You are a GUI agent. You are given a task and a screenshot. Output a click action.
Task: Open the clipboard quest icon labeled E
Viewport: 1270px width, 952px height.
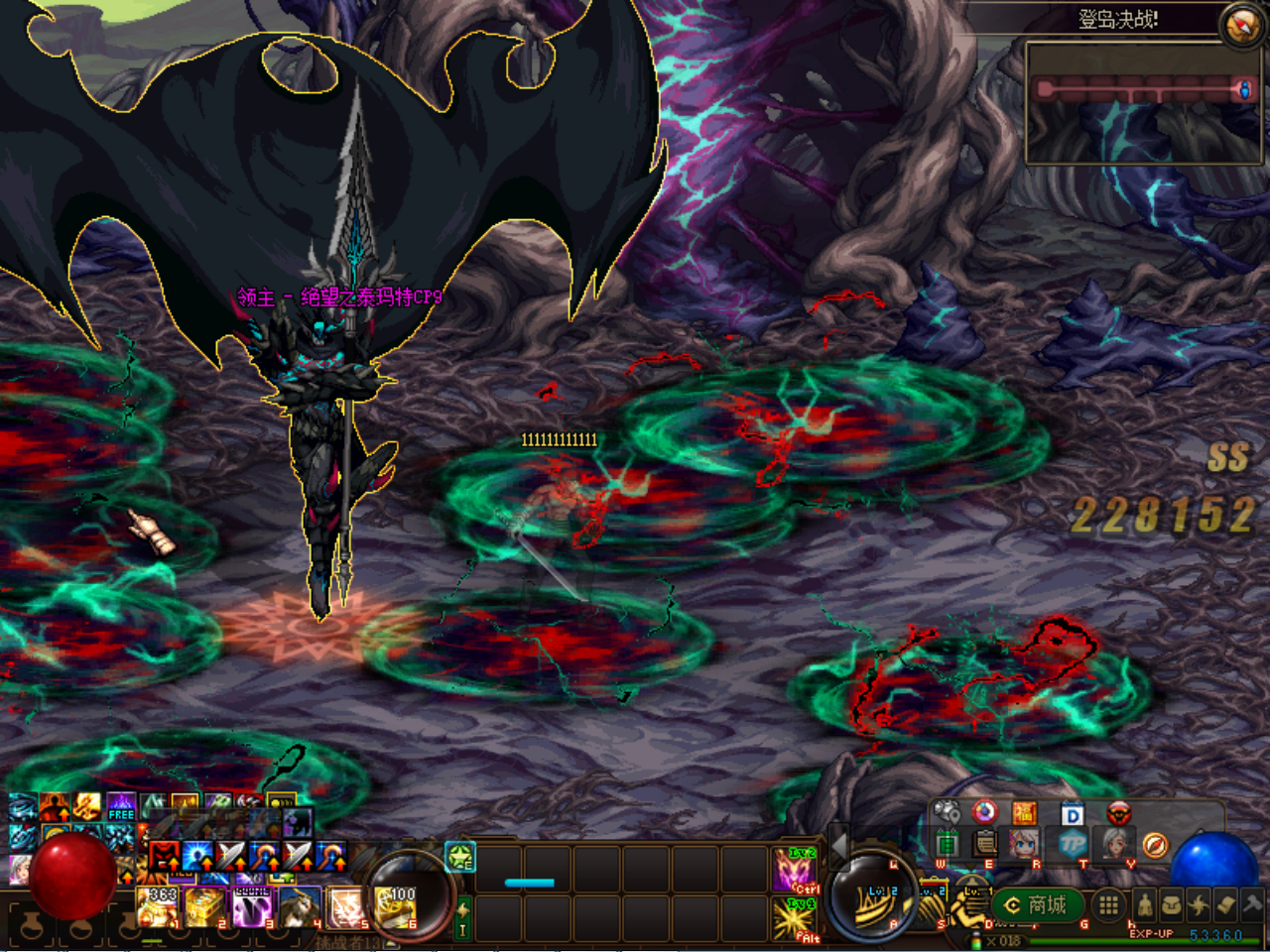[984, 845]
